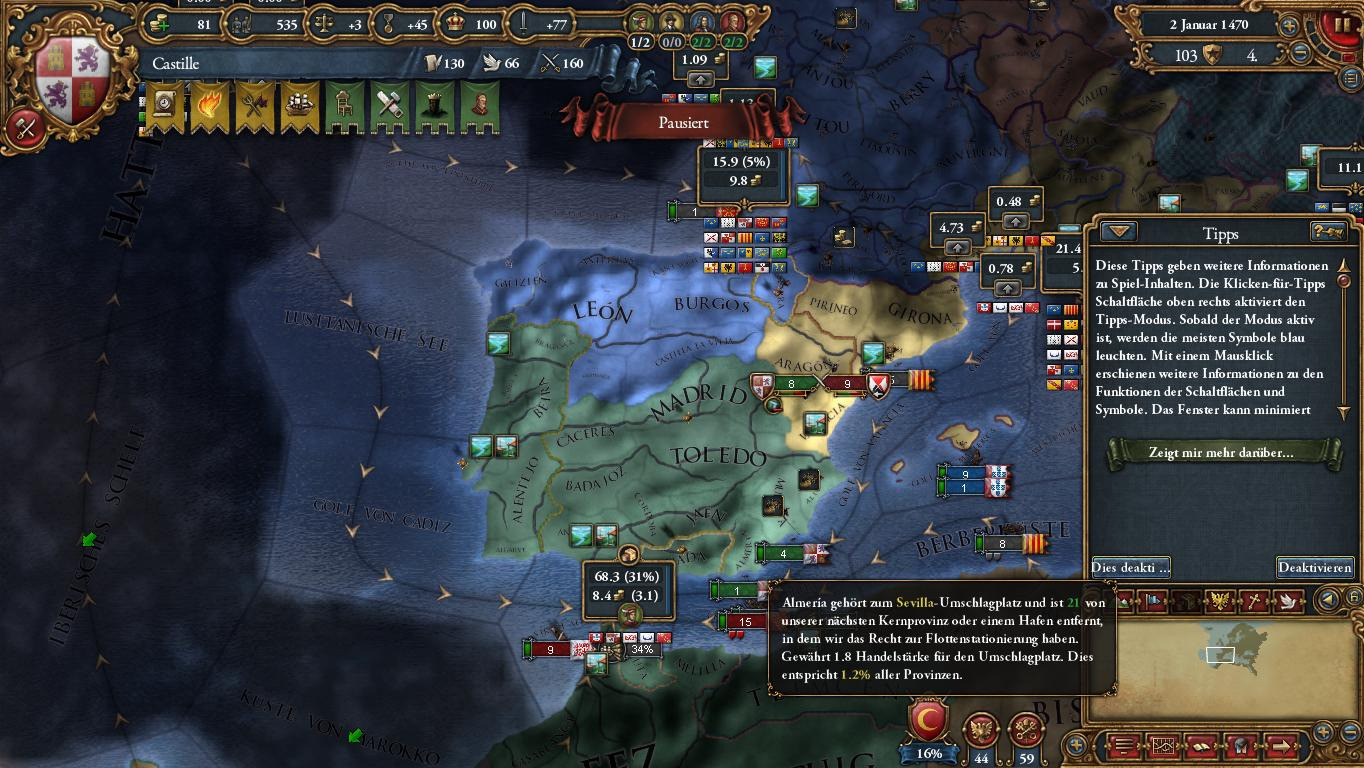This screenshot has width=1364, height=768.
Task: Click the minimap to move the view
Action: (x=1221, y=656)
